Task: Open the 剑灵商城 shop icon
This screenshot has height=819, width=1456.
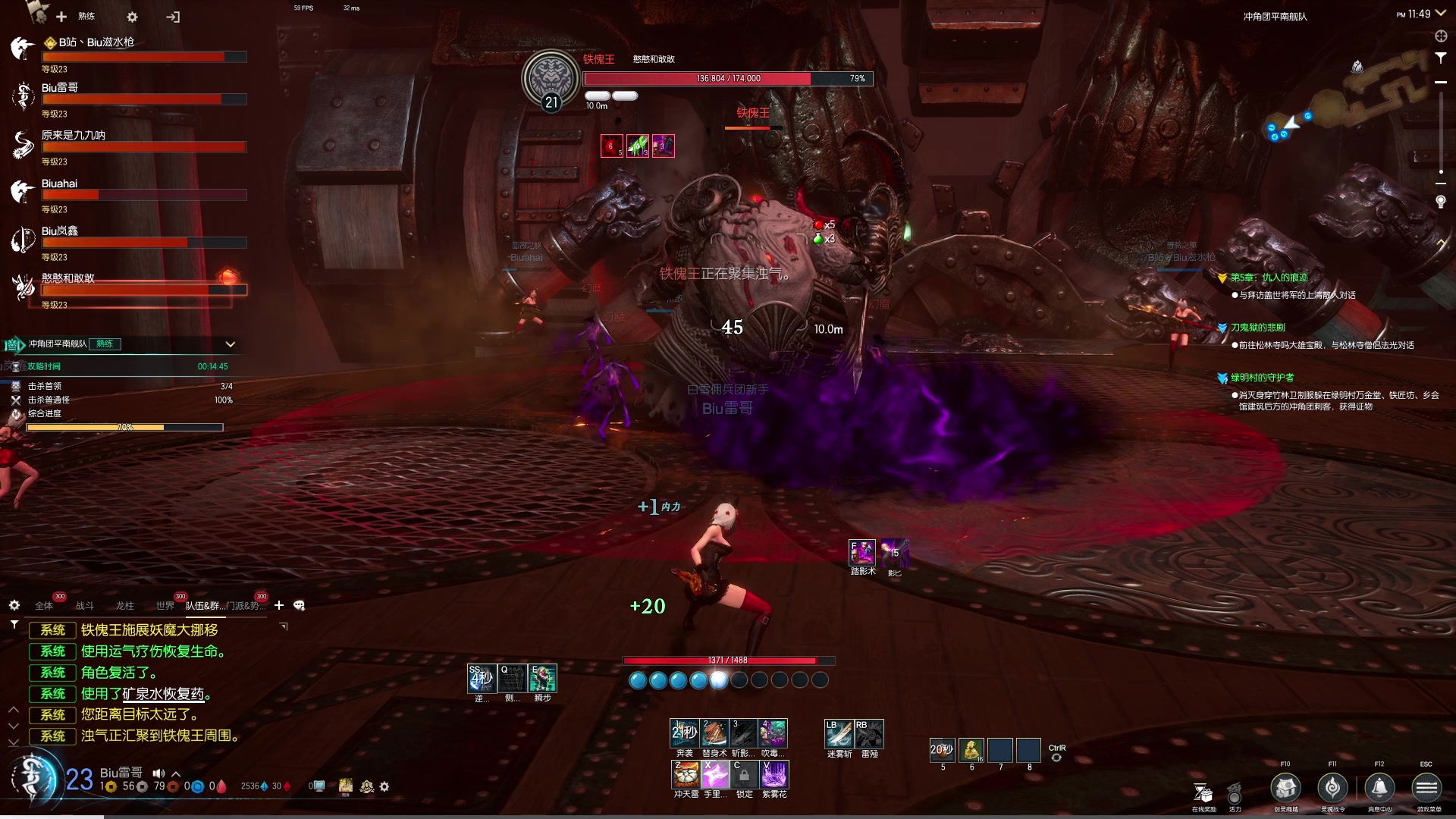Action: pos(1285,788)
